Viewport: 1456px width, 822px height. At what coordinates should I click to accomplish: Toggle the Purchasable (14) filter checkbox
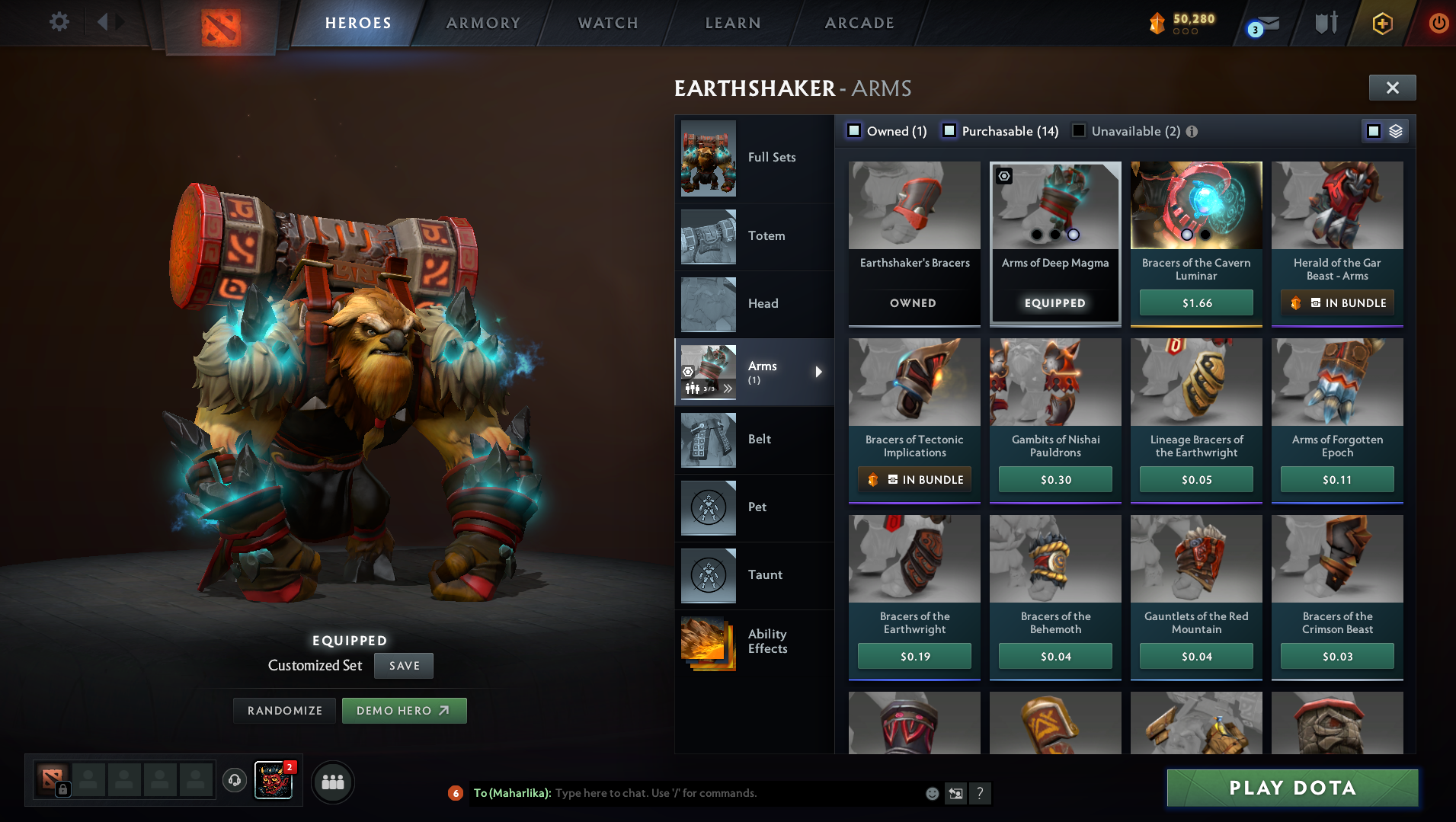click(x=949, y=131)
